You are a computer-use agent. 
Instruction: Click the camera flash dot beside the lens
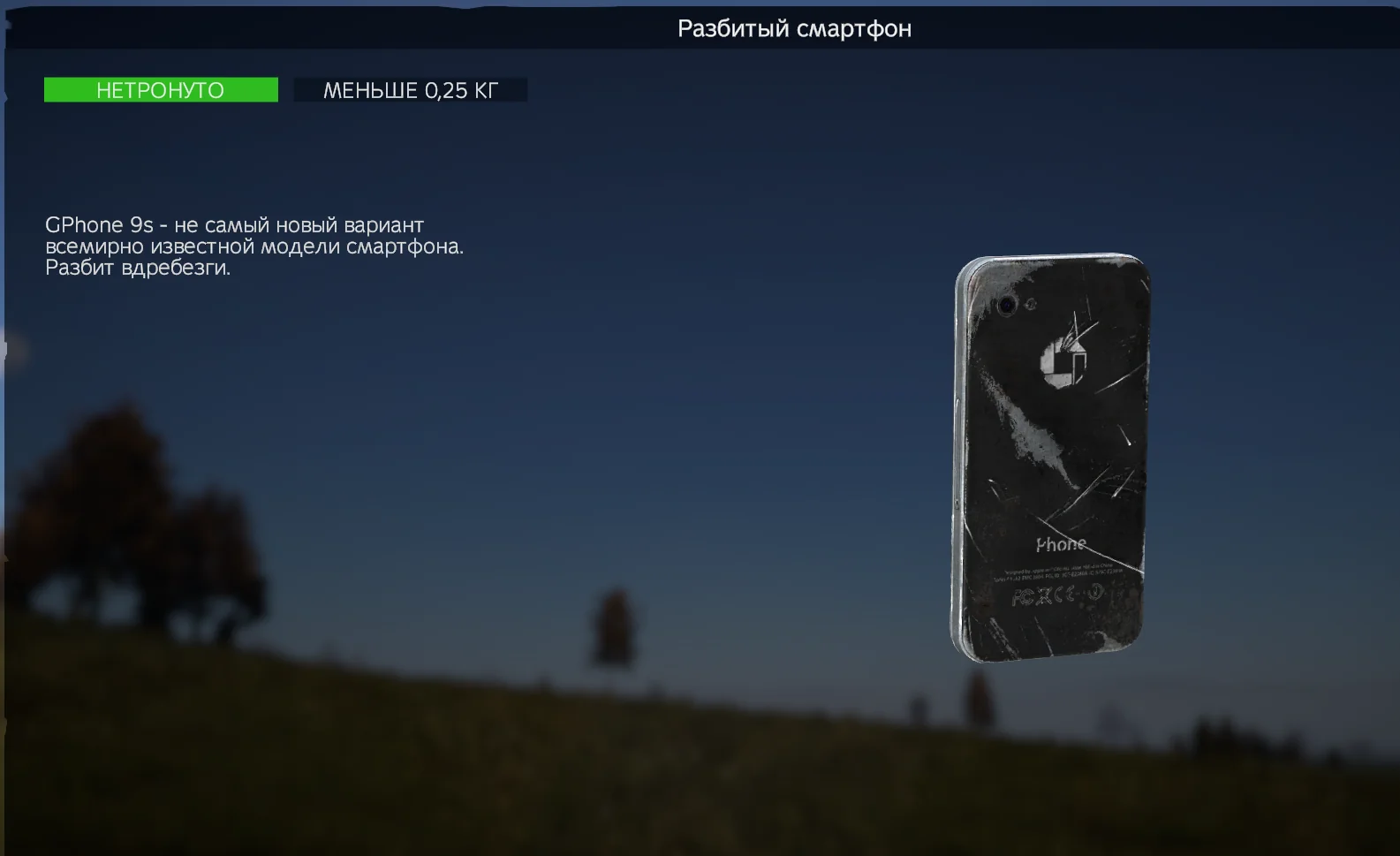point(1030,303)
